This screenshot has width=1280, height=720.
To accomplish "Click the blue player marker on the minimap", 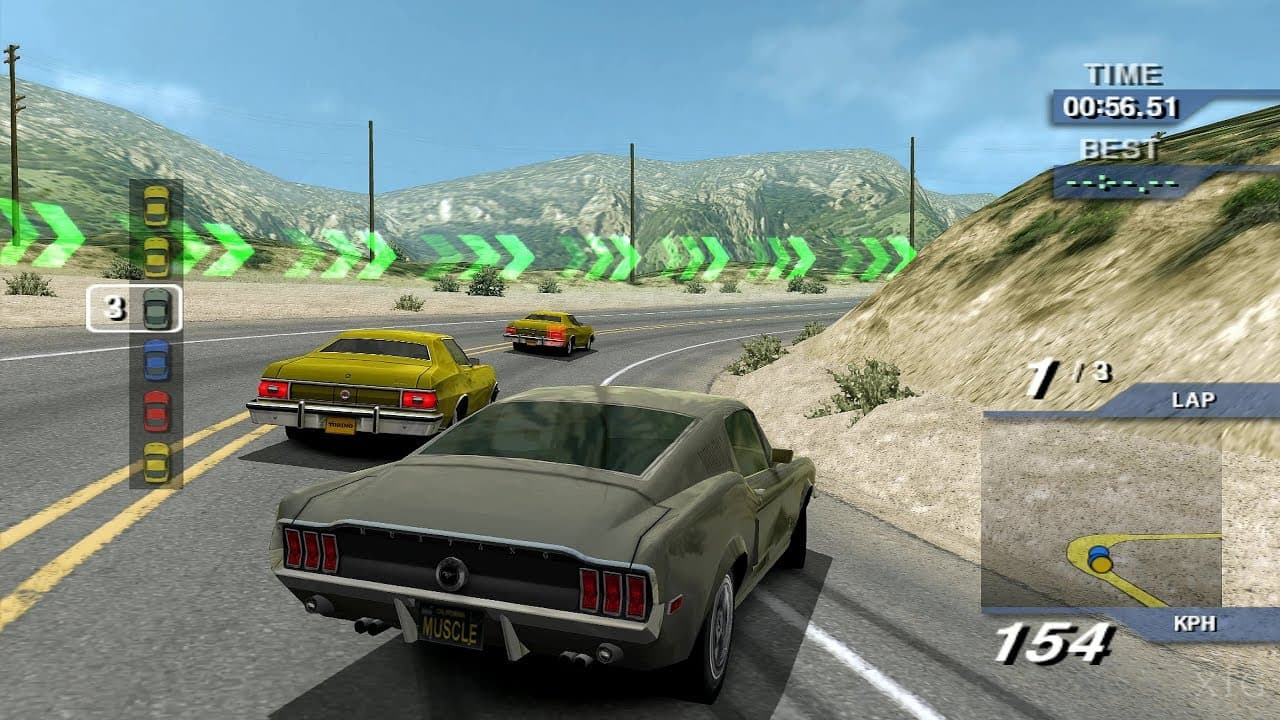I will [1100, 550].
